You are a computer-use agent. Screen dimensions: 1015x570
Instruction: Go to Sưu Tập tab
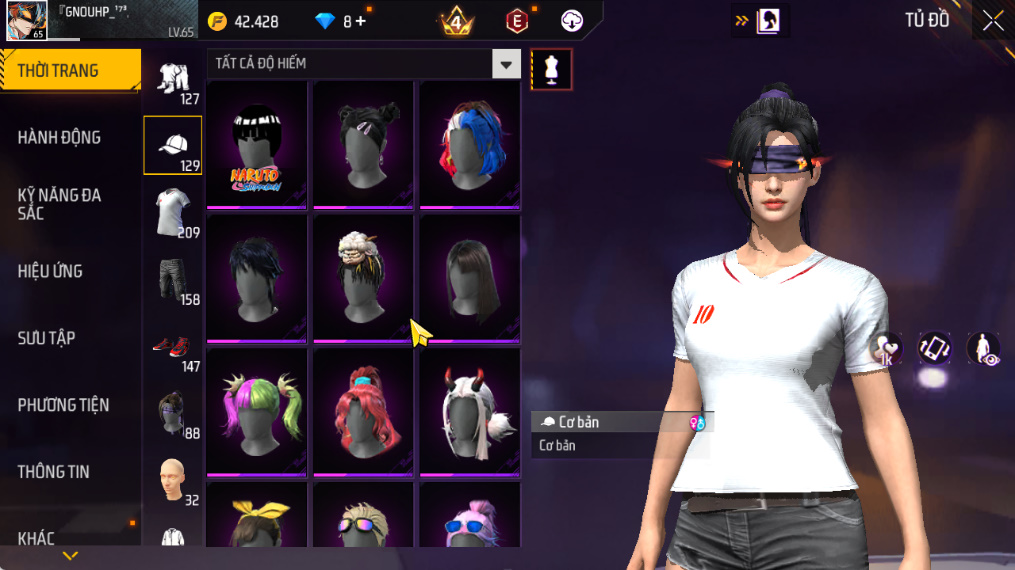(x=47, y=338)
